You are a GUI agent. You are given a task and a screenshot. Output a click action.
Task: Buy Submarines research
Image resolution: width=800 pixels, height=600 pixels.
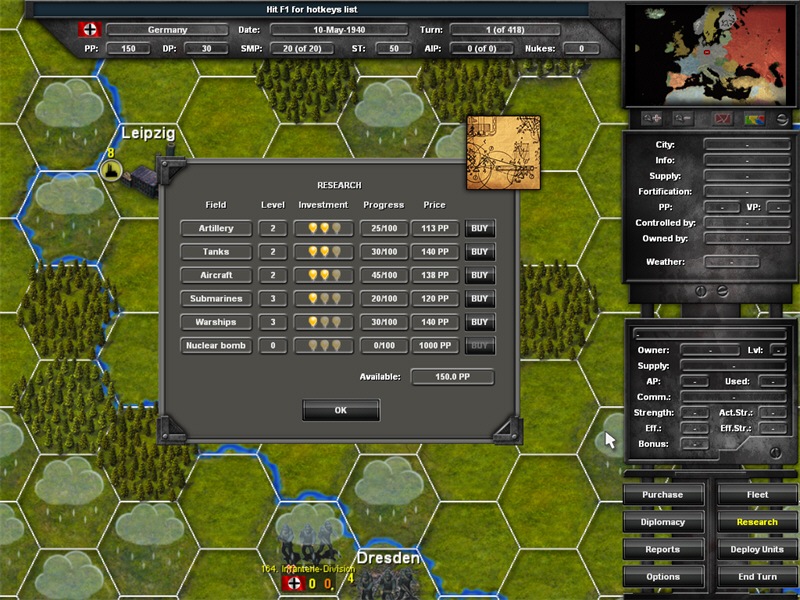pos(480,299)
